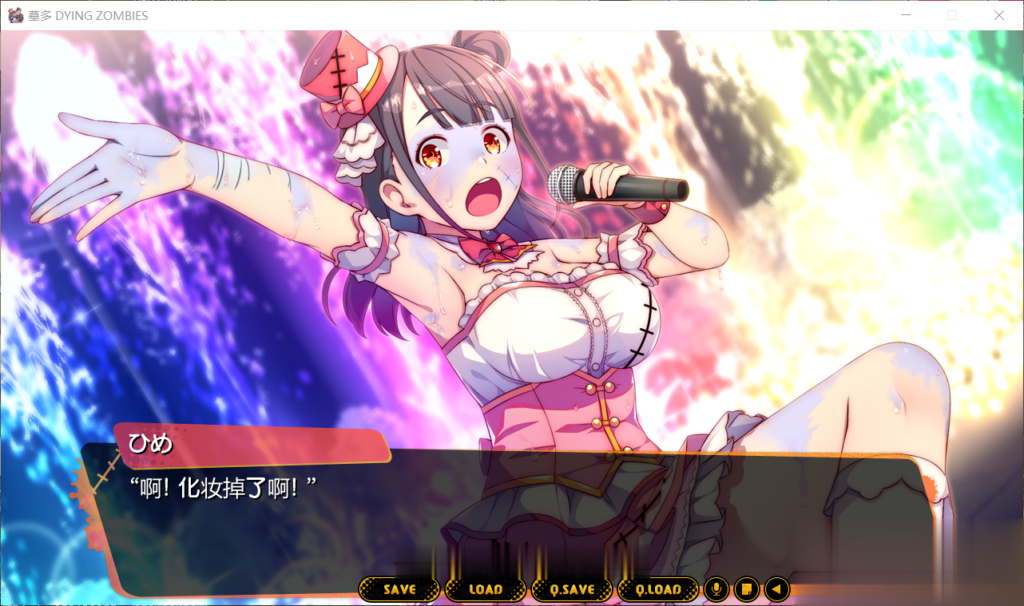This screenshot has width=1024, height=606.
Task: Close the game window
Action: tap(998, 15)
